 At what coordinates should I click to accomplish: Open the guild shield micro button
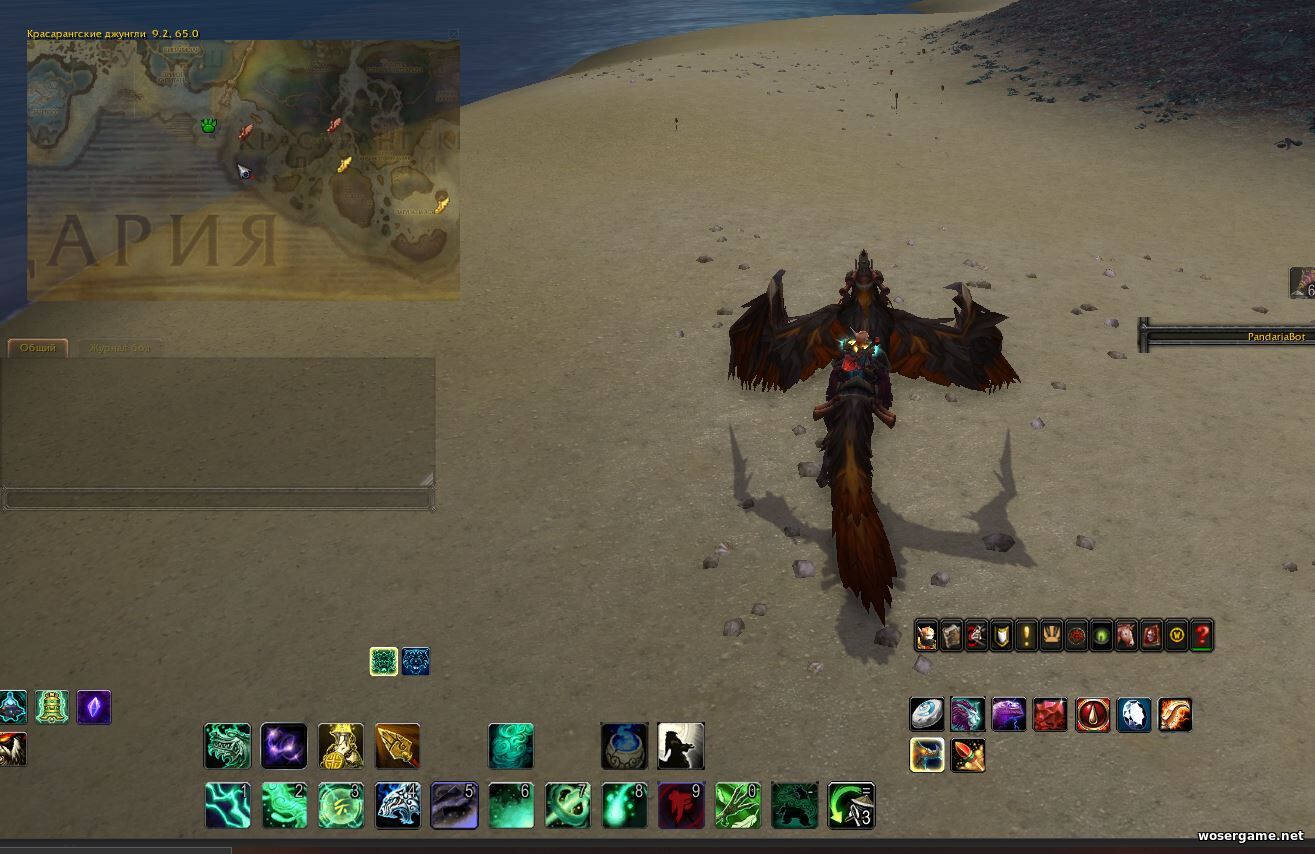click(1002, 636)
